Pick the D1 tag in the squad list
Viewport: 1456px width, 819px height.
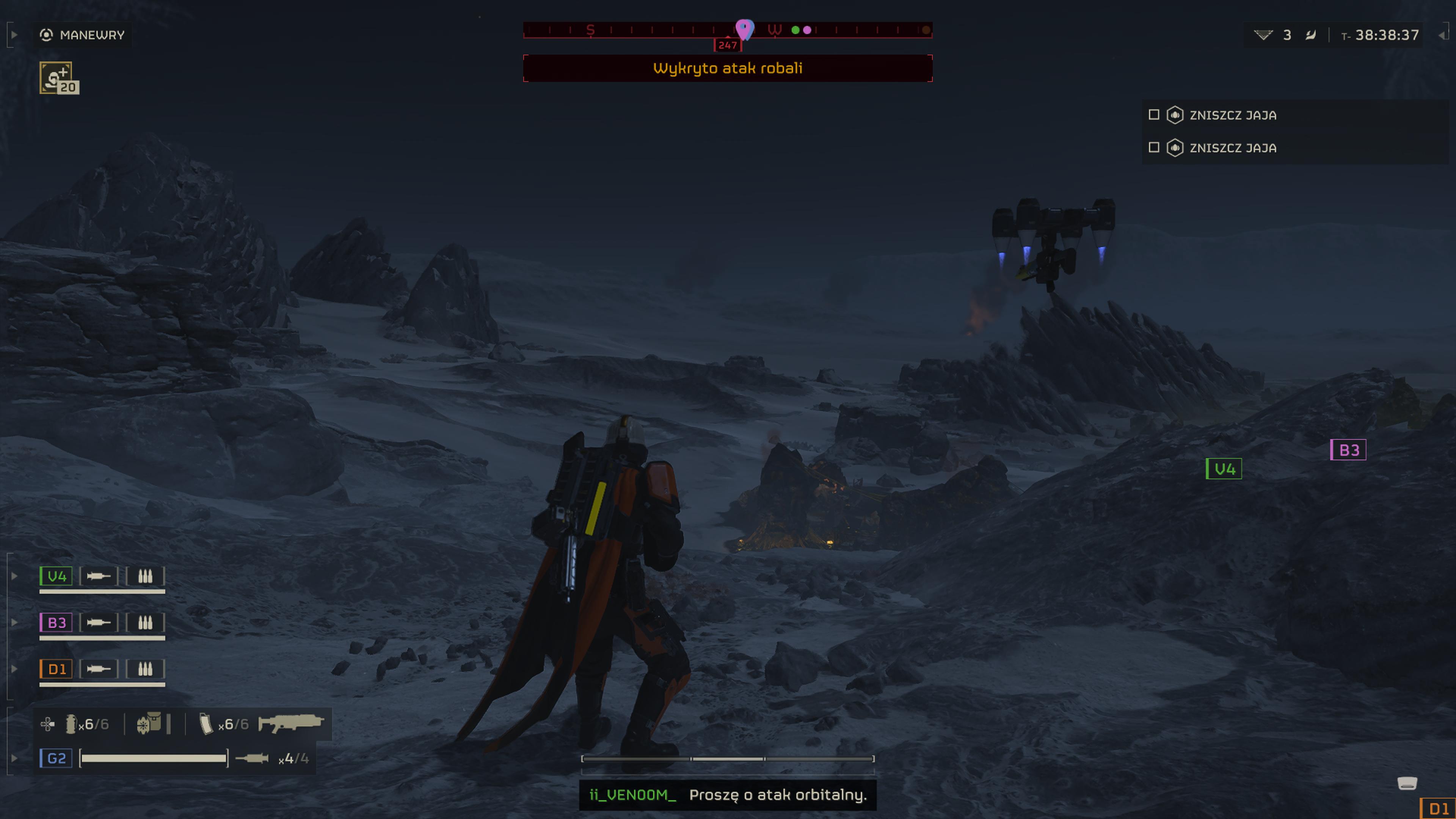coord(56,668)
